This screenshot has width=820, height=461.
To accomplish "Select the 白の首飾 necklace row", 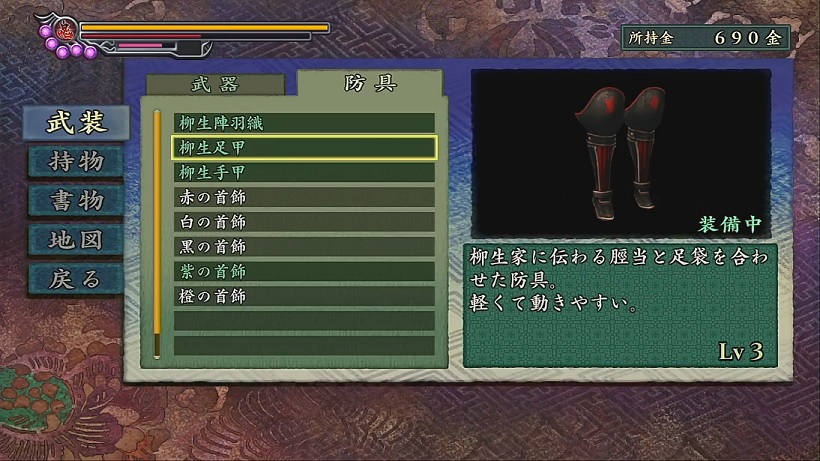I will 304,222.
